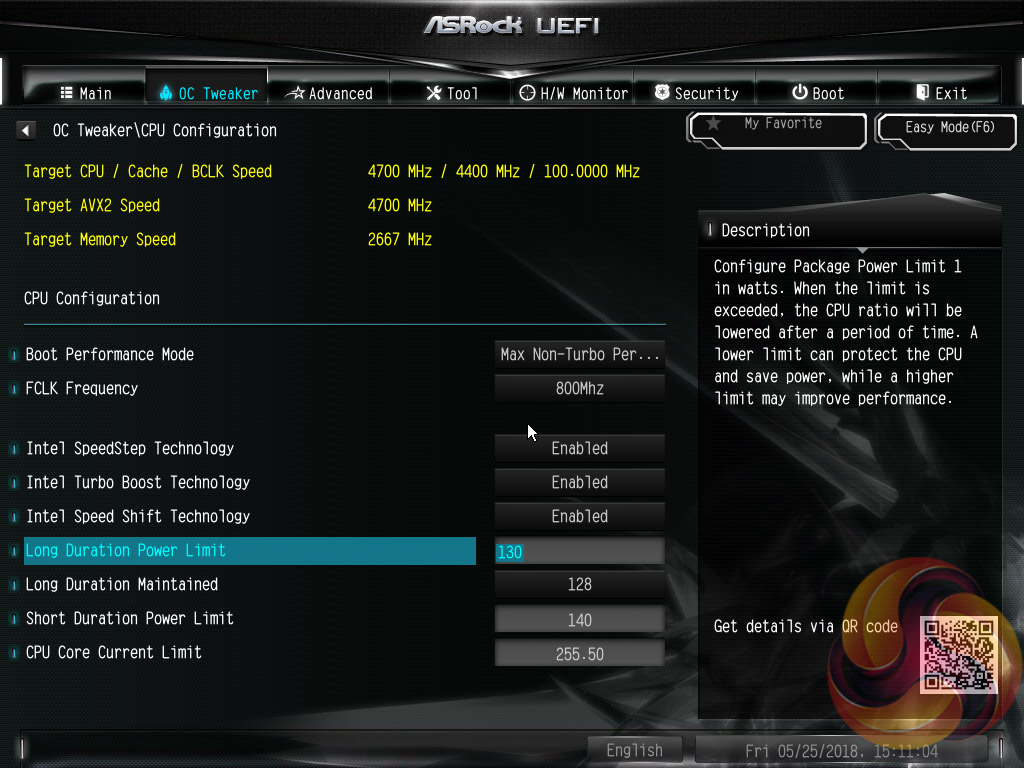Screen dimensions: 1024x768
Task: Click the back arrow beside the breadcrumb
Action: pos(26,130)
